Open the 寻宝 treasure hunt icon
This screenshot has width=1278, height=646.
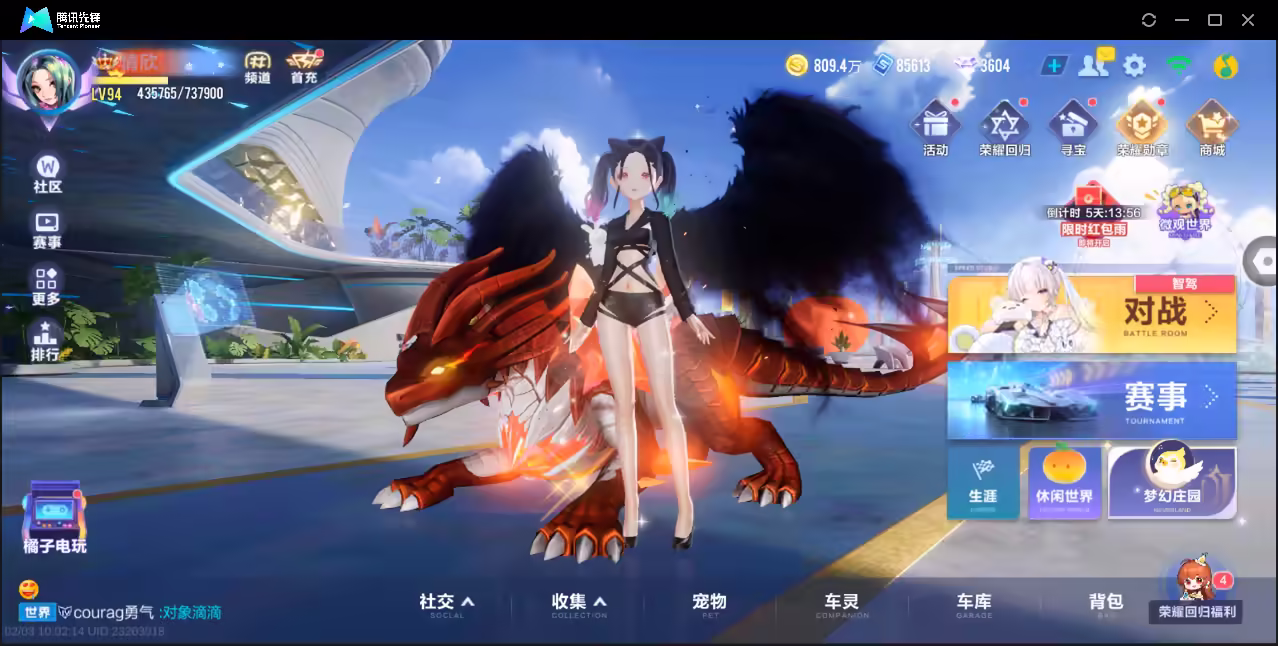pyautogui.click(x=1073, y=128)
